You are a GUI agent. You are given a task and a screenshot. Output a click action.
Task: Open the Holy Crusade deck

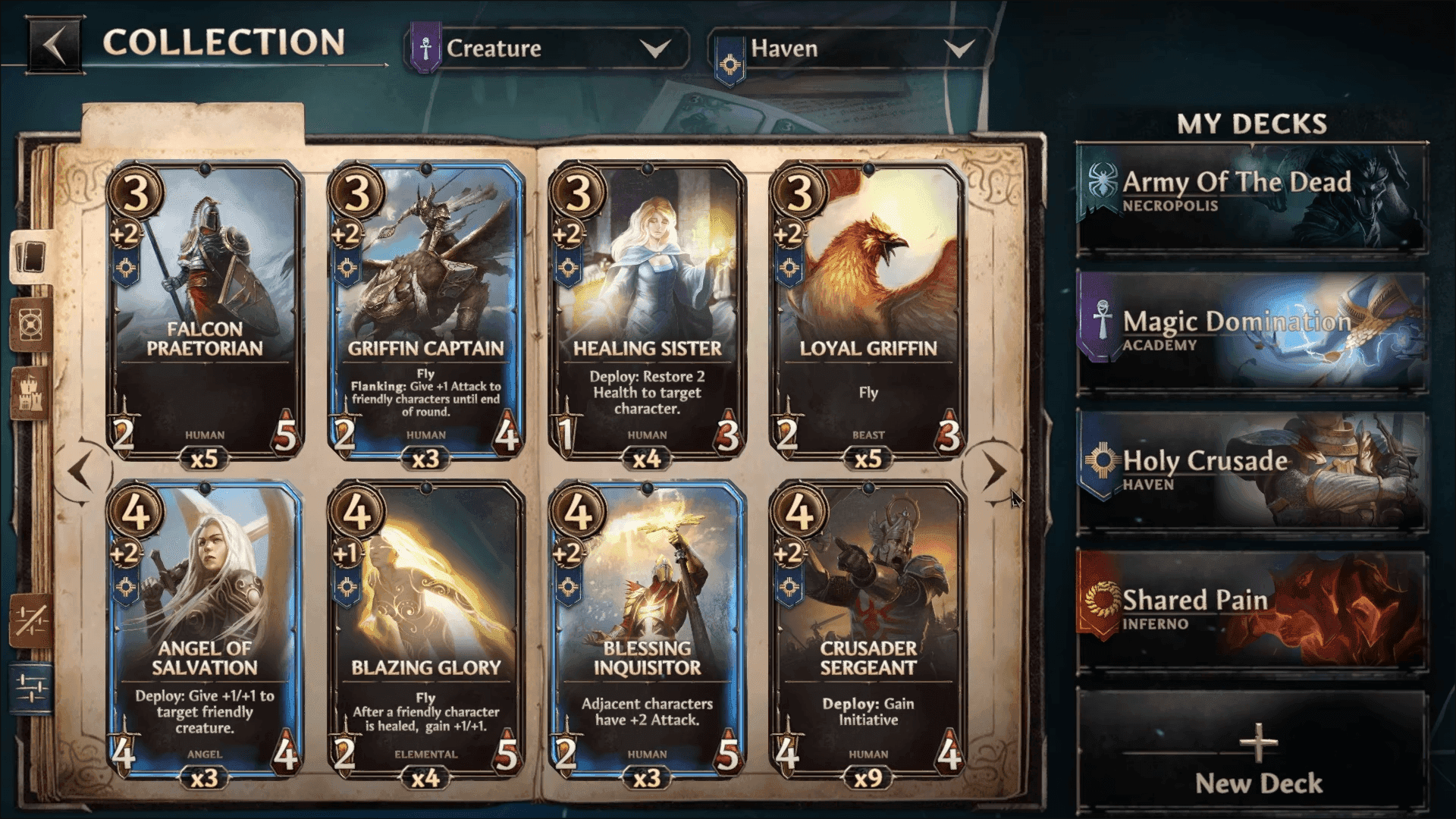click(x=1251, y=472)
